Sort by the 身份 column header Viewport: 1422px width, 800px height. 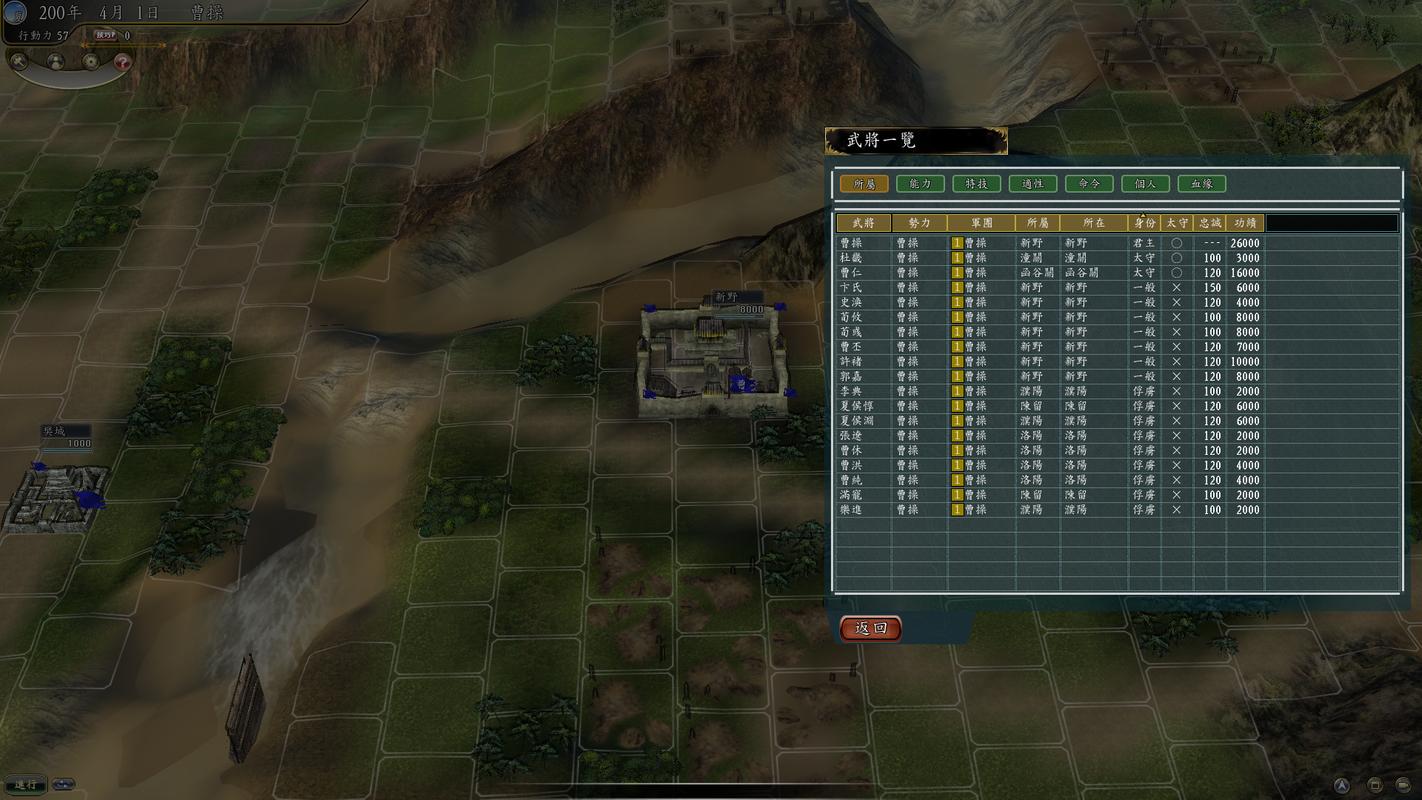(1144, 223)
